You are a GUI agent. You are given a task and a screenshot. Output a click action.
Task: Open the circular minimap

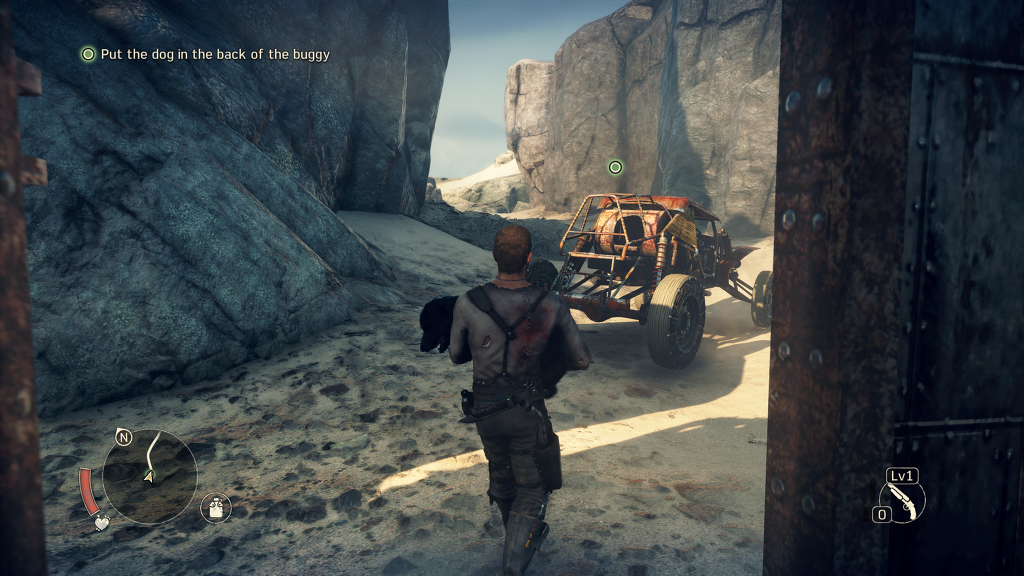tap(150, 476)
